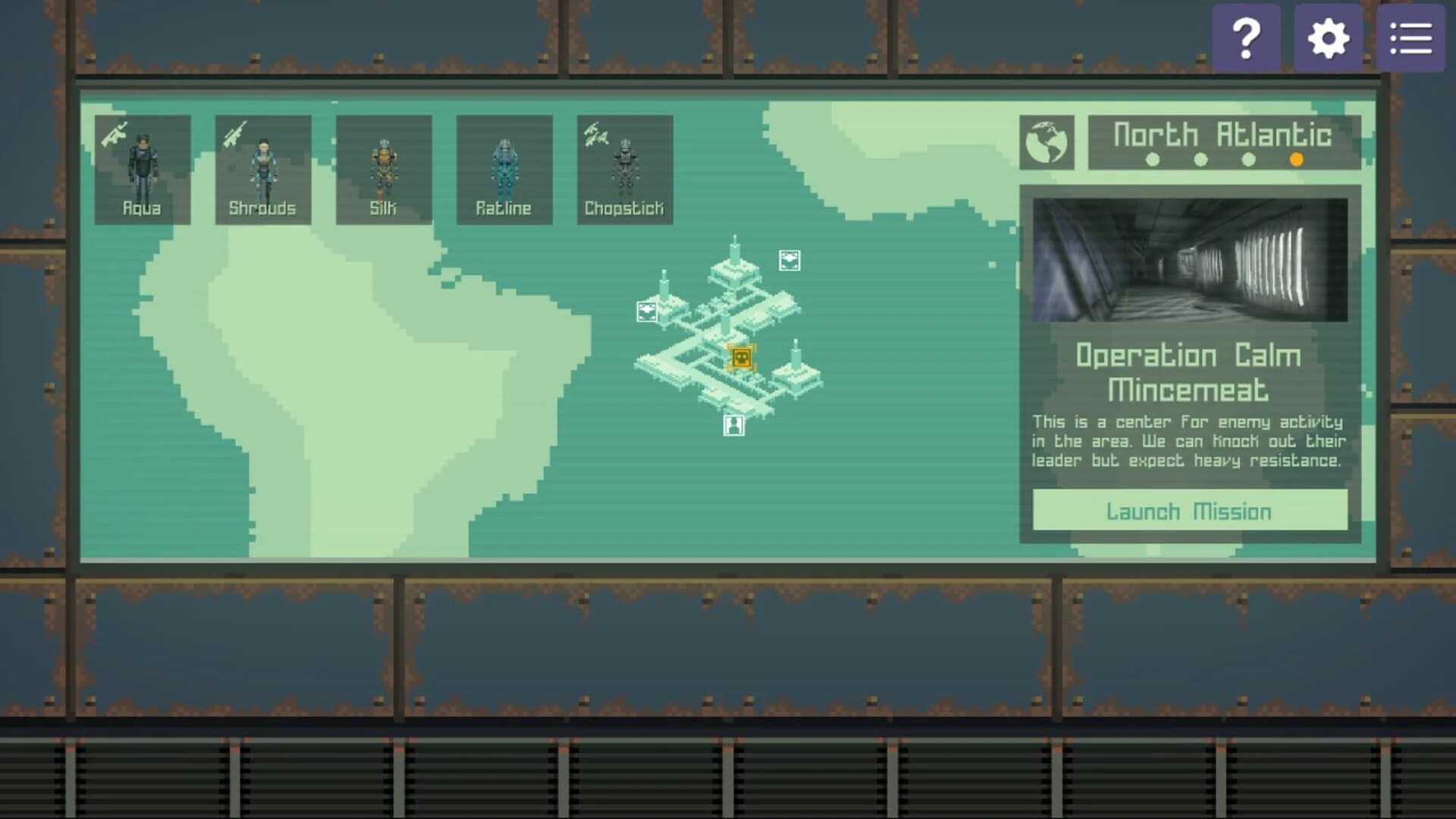Select the hostage marker below the base
1456x819 pixels.
[x=734, y=425]
